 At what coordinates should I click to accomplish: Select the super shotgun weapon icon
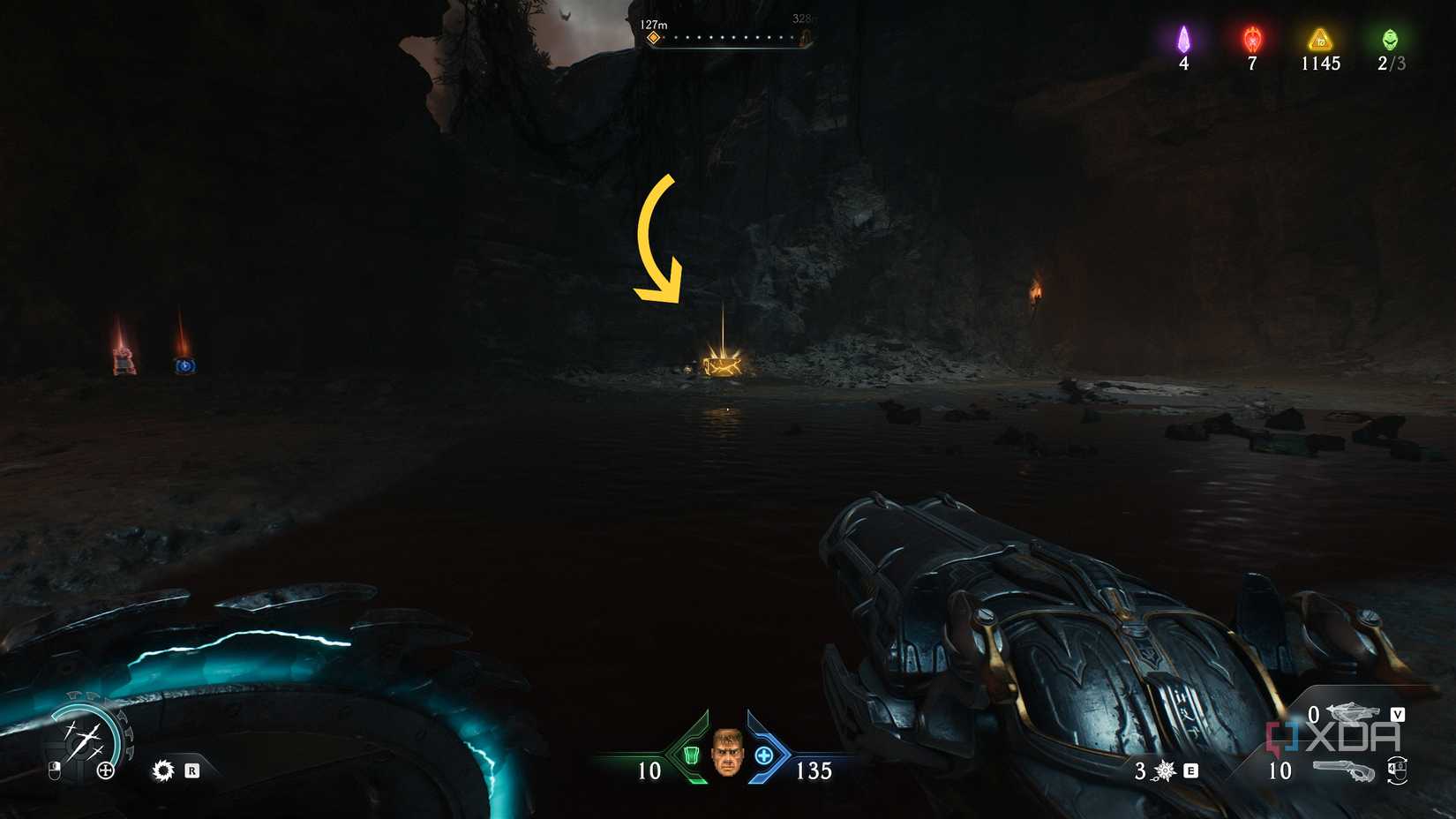(1344, 770)
